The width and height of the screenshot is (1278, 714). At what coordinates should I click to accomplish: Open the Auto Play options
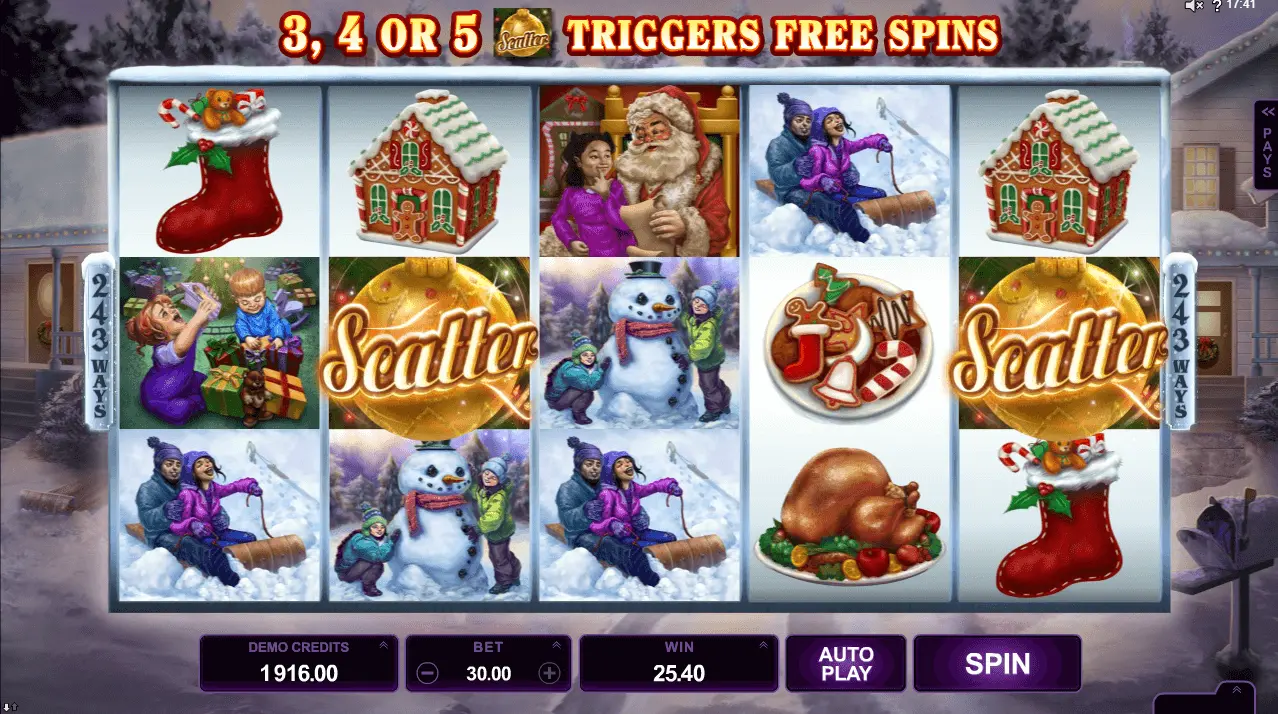click(846, 663)
